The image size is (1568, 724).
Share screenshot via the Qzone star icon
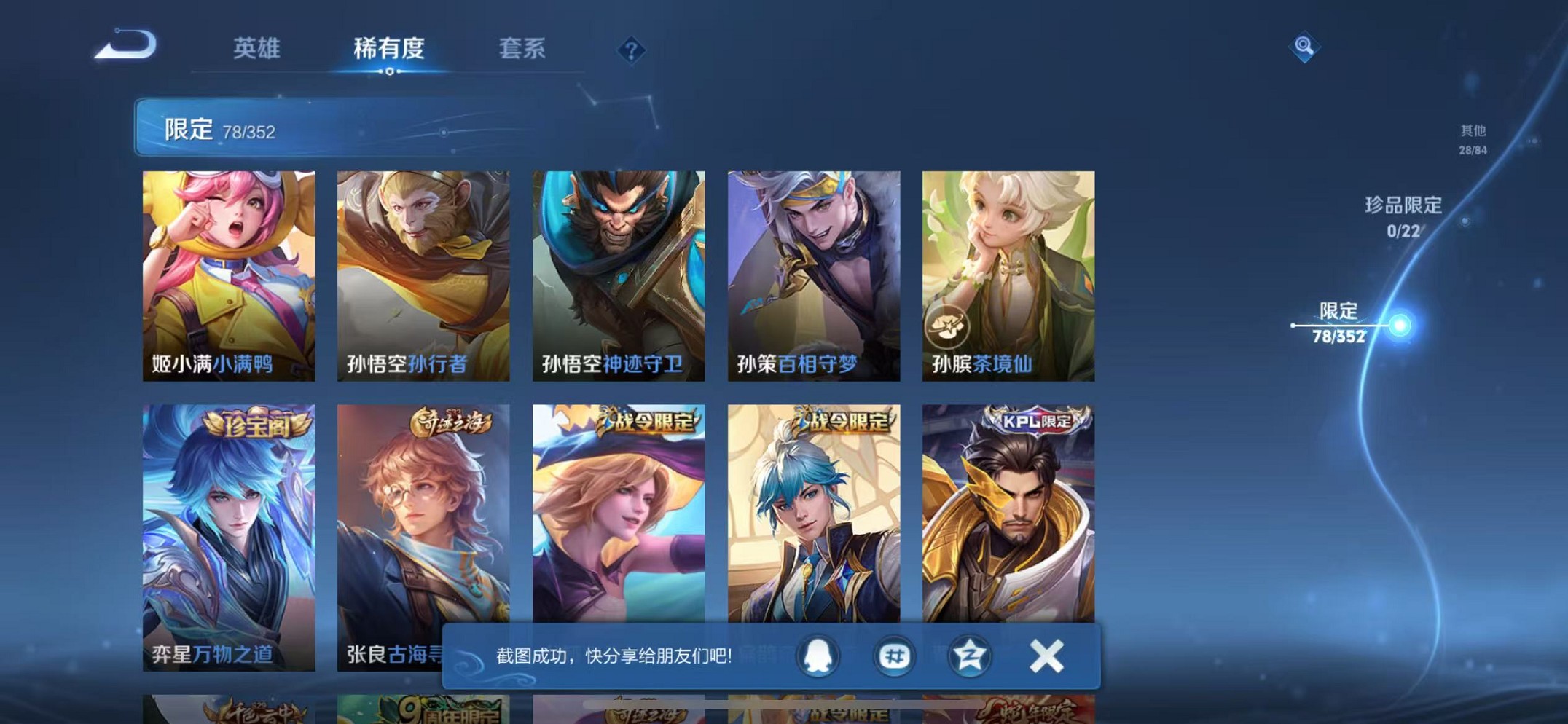(x=969, y=656)
